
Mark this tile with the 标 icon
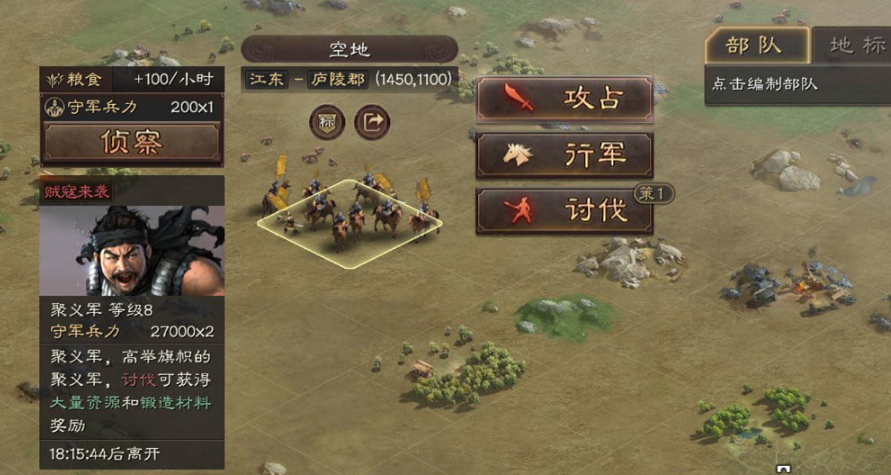click(x=327, y=122)
